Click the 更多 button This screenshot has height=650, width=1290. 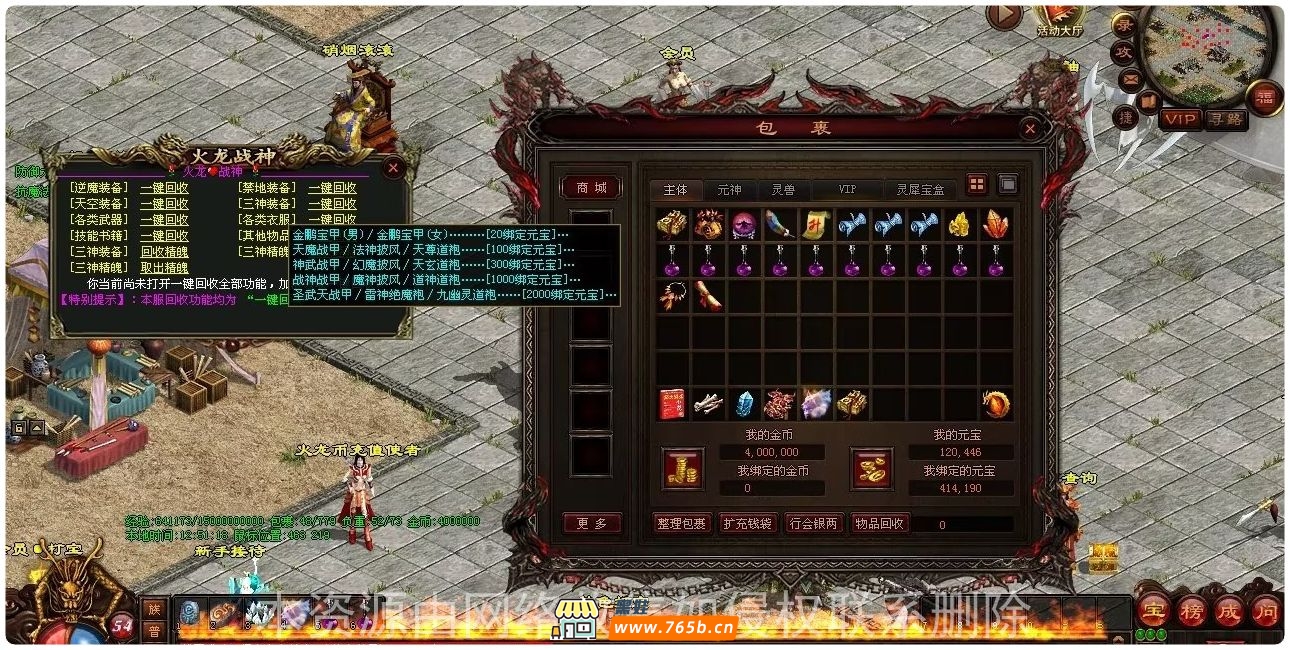(591, 523)
